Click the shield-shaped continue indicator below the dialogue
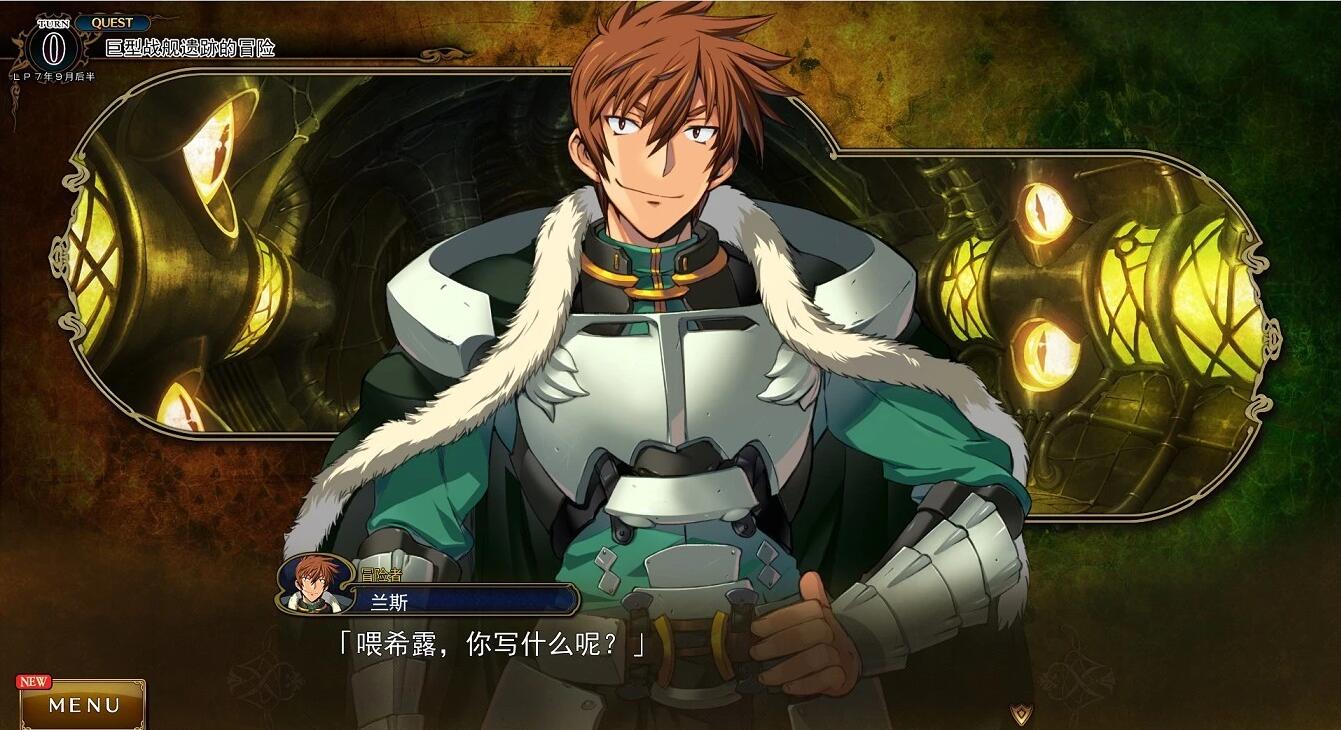Viewport: 1341px width, 730px height. pos(1019,714)
